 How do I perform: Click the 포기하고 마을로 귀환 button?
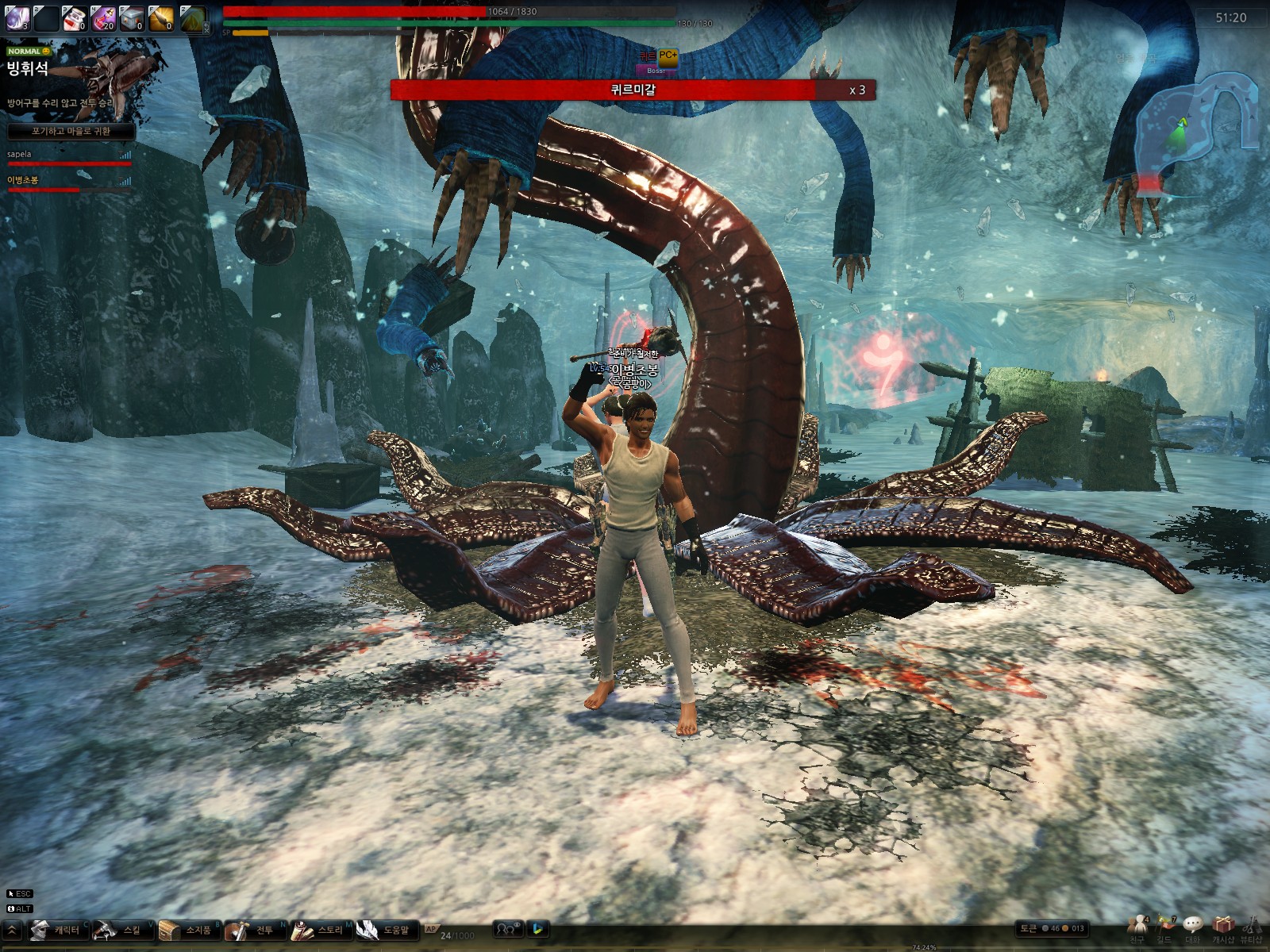click(71, 131)
